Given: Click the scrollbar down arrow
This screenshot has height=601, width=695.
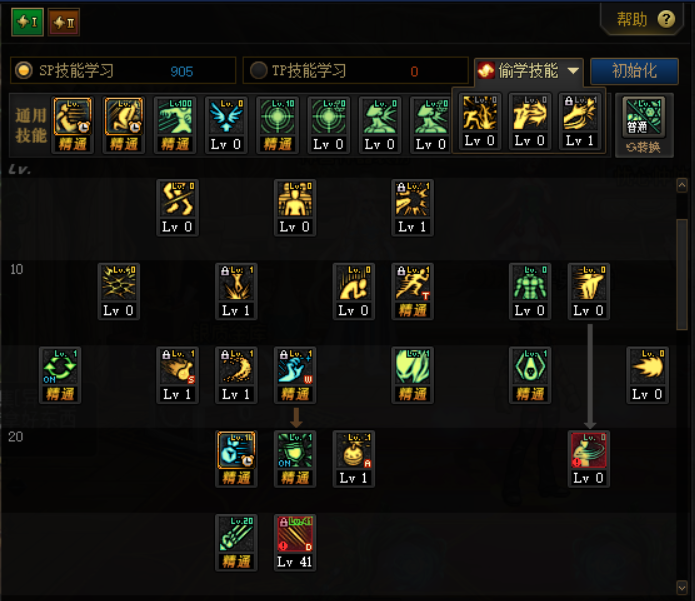Looking at the screenshot, I should (683, 585).
